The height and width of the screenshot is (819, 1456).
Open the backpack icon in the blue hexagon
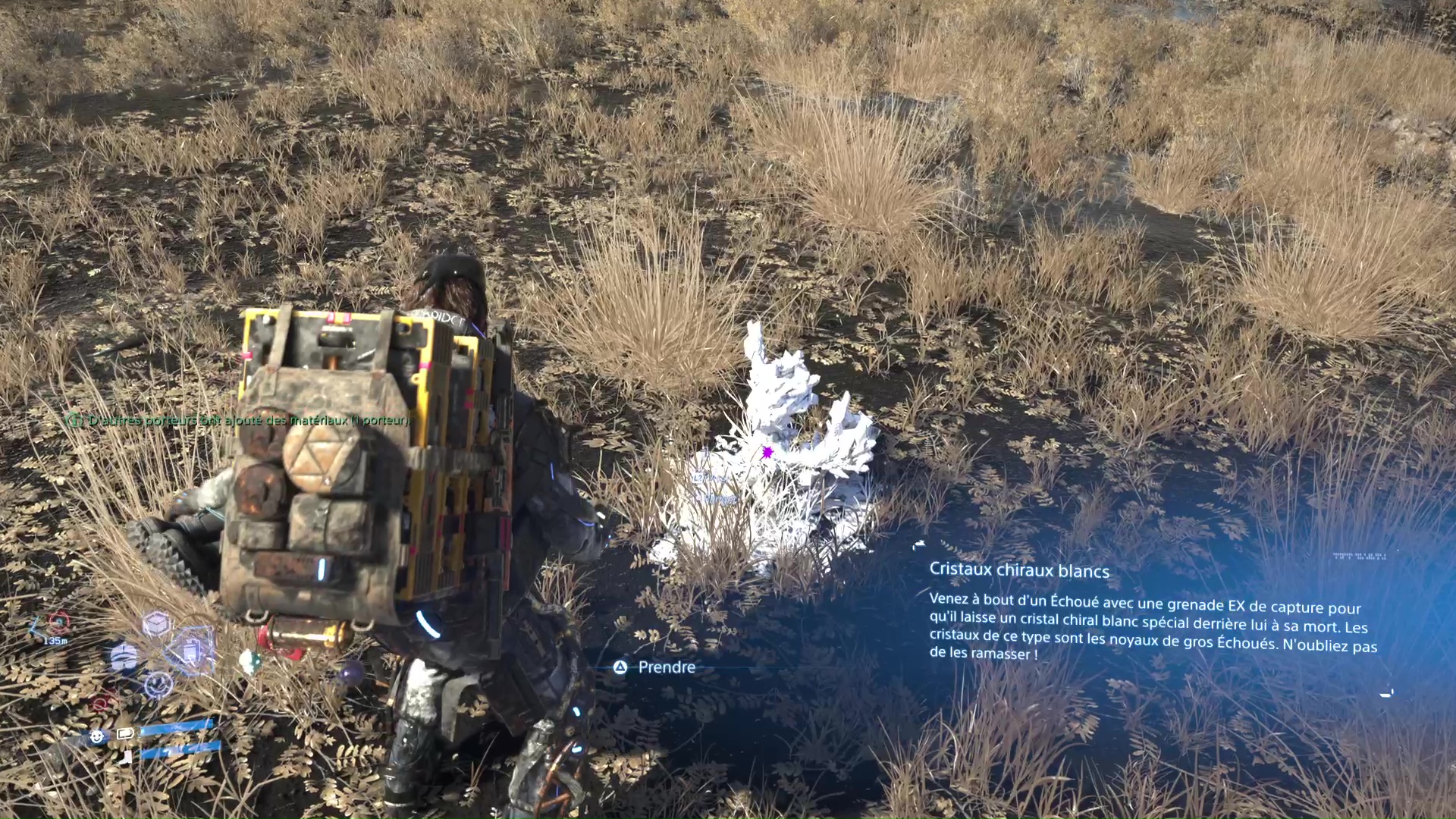(x=191, y=651)
